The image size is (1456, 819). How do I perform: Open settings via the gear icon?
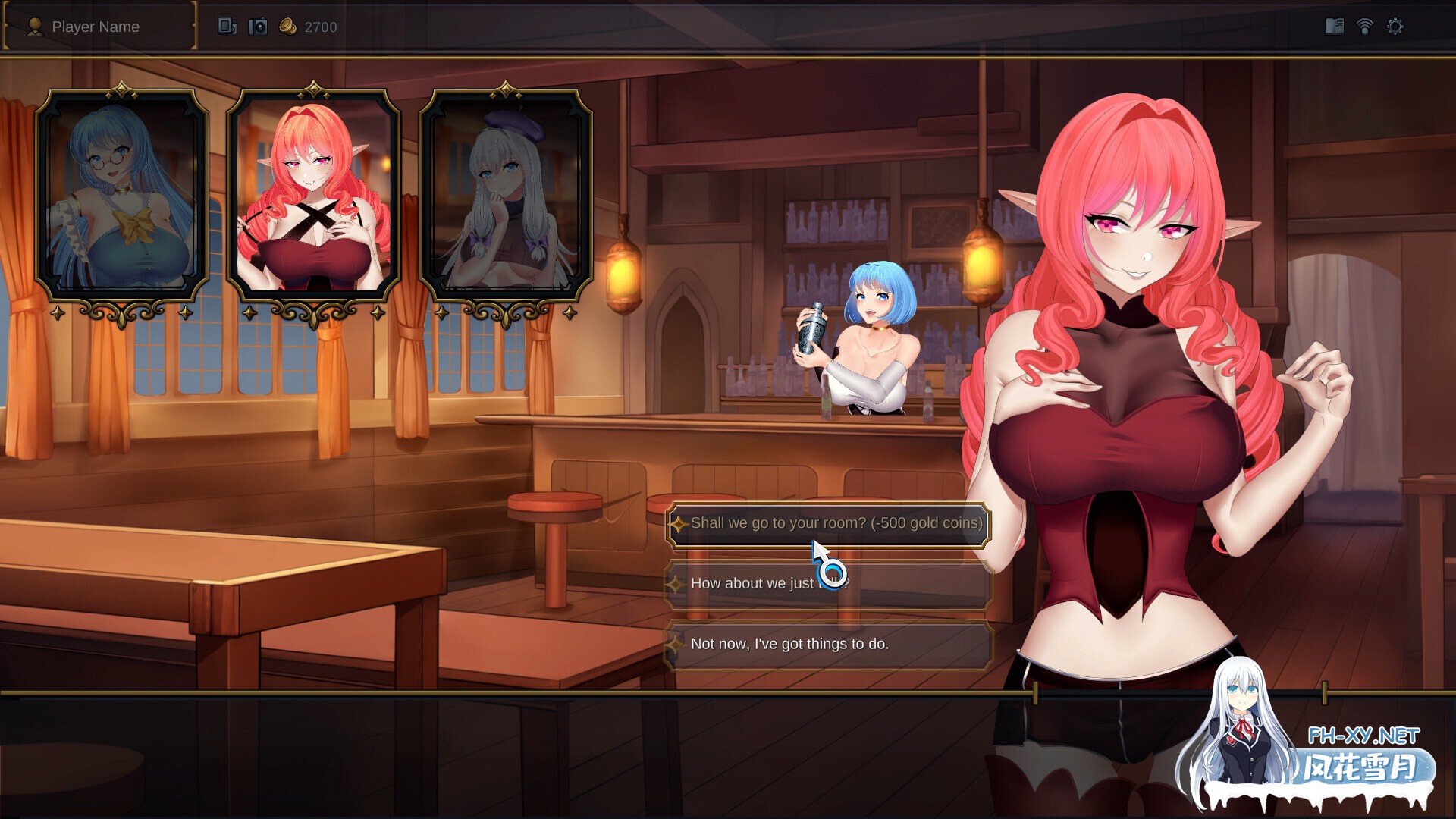(1395, 25)
